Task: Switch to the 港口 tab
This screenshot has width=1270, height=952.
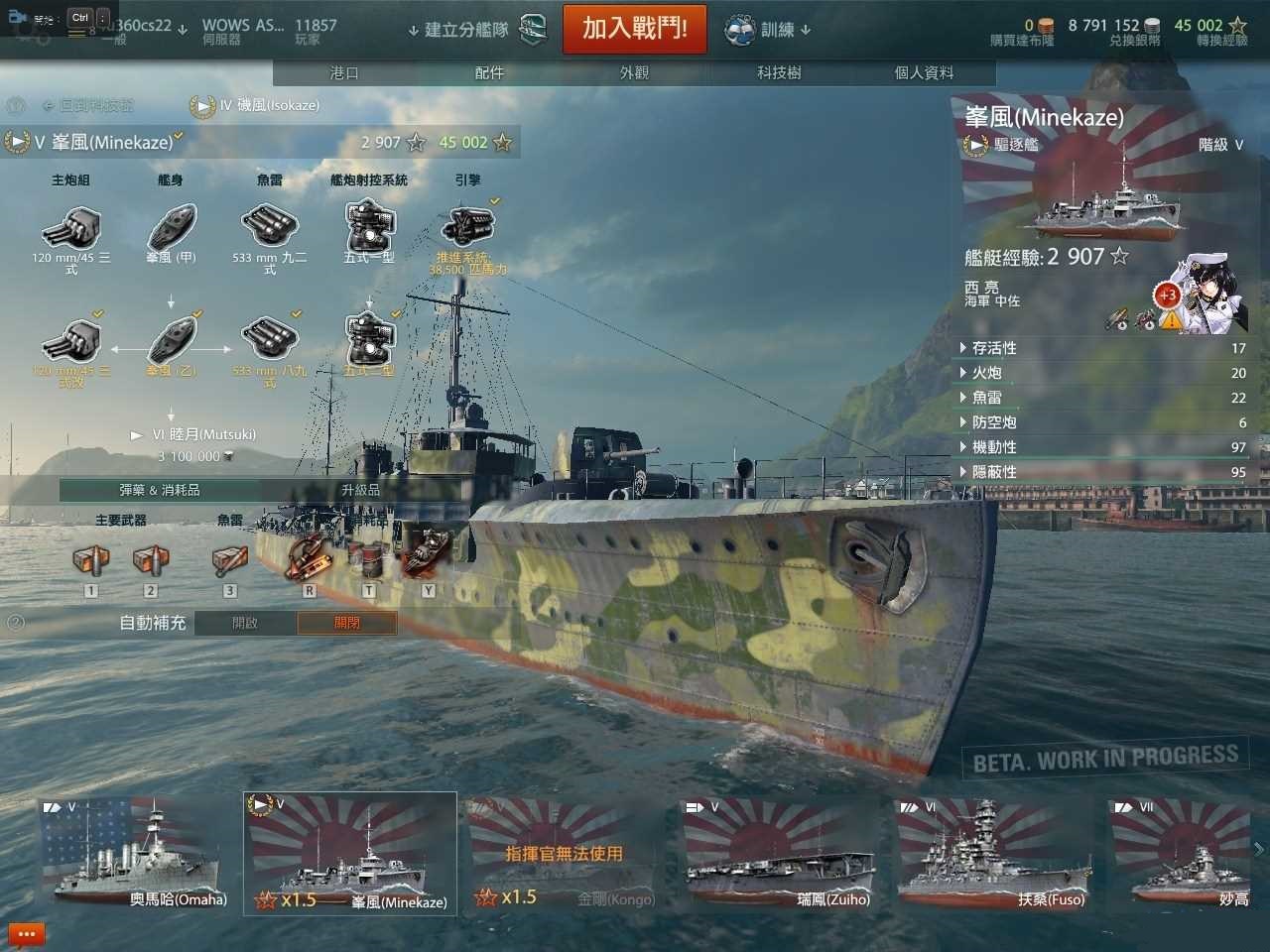Action: click(344, 73)
